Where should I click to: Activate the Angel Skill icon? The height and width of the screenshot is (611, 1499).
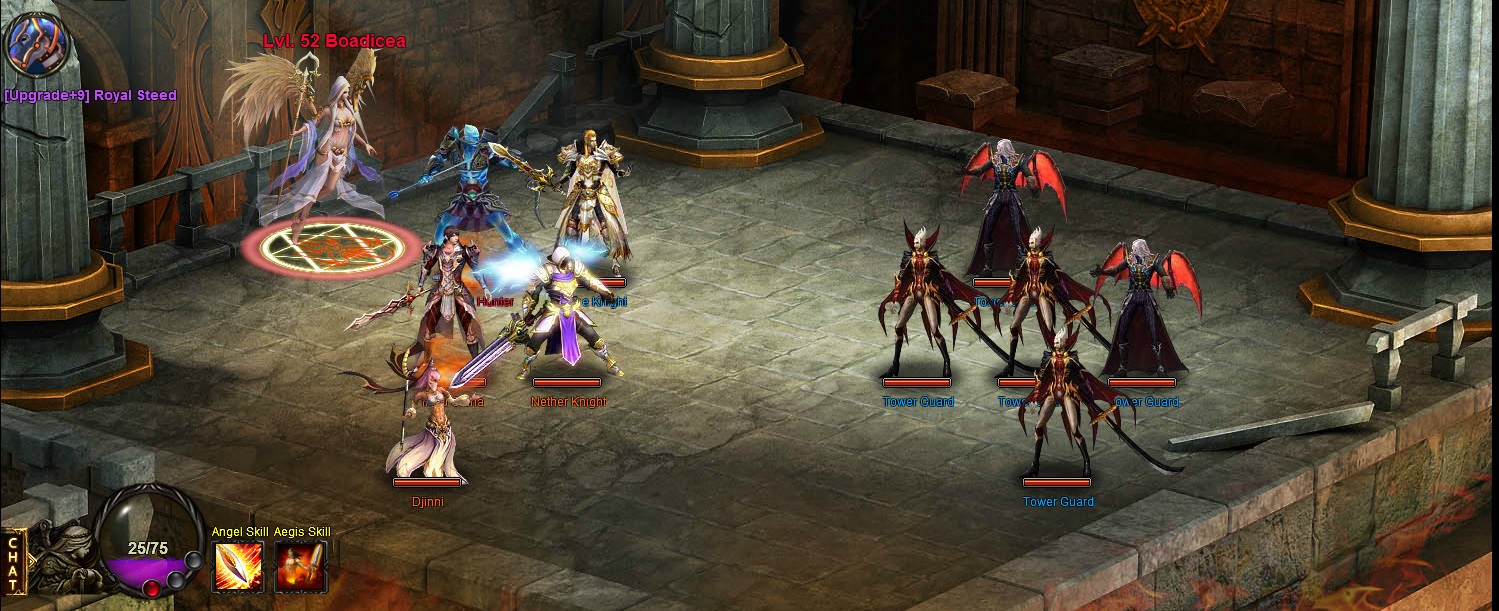239,566
